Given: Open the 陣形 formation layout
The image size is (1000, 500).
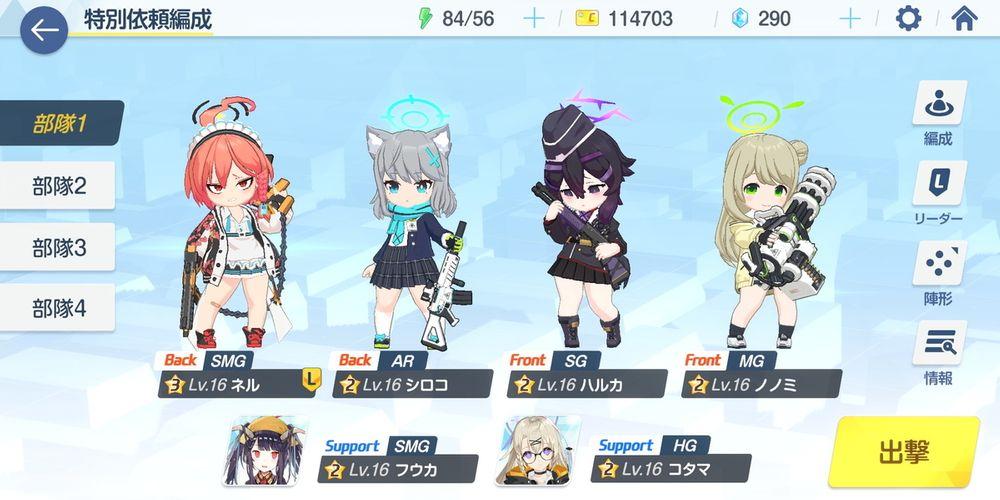Looking at the screenshot, I should pyautogui.click(x=938, y=272).
